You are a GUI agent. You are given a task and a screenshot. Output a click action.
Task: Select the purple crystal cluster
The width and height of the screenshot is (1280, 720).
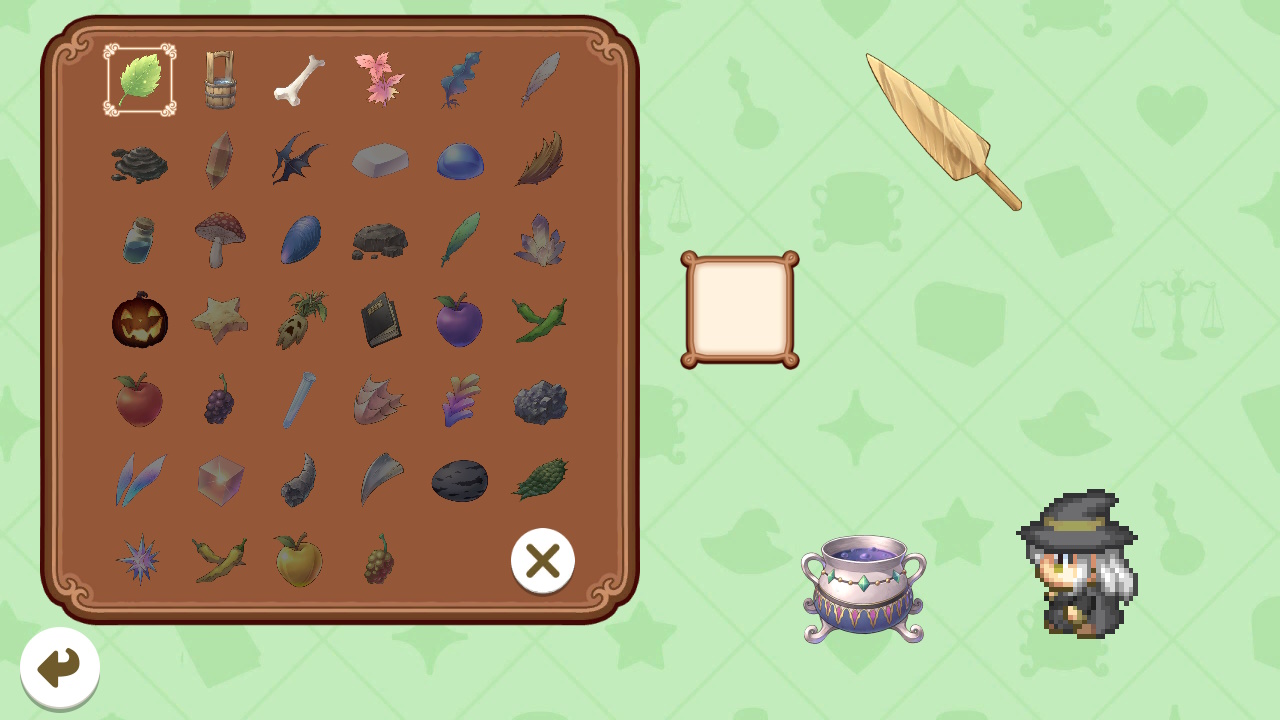540,240
